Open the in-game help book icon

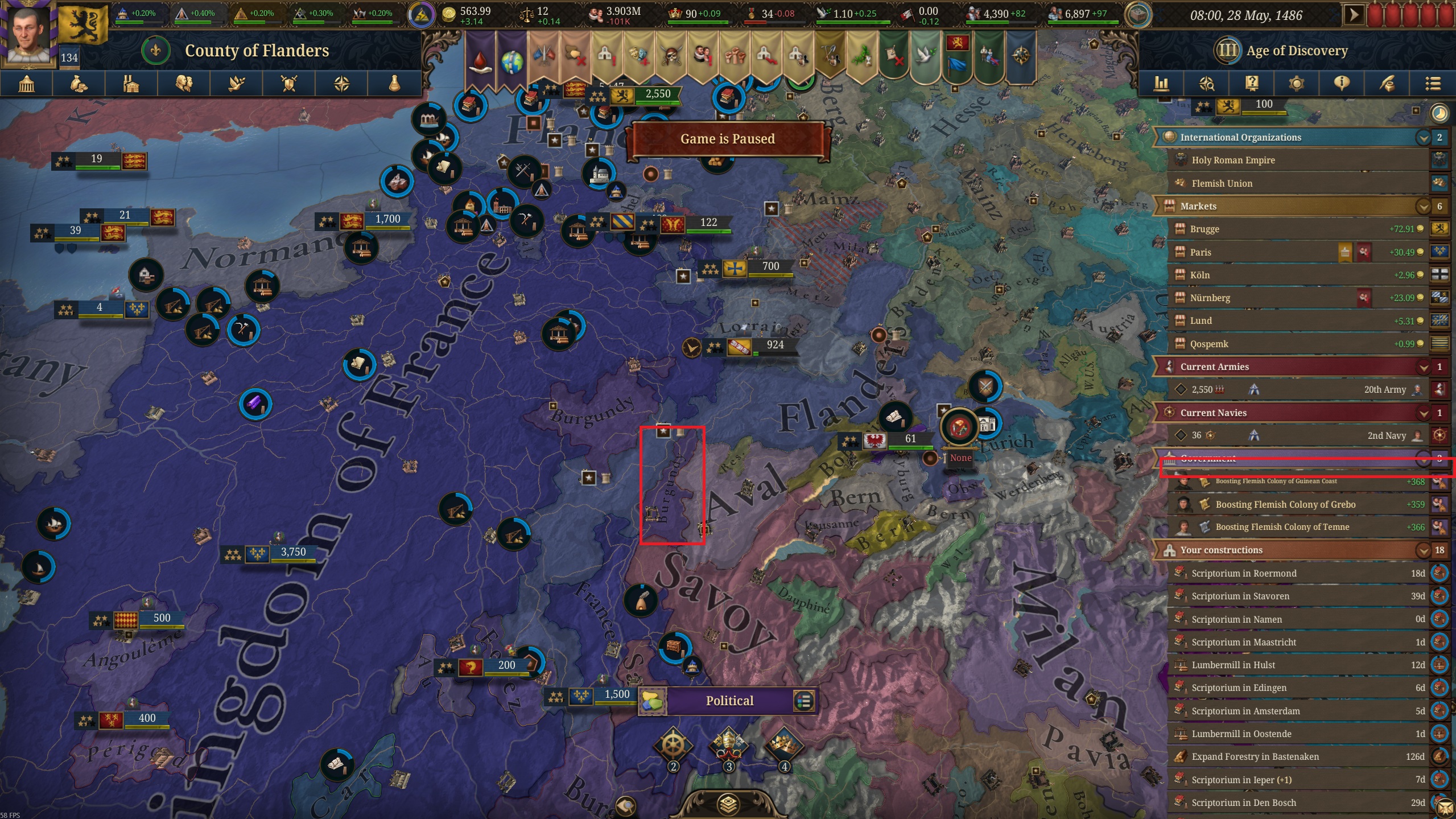[1251, 84]
